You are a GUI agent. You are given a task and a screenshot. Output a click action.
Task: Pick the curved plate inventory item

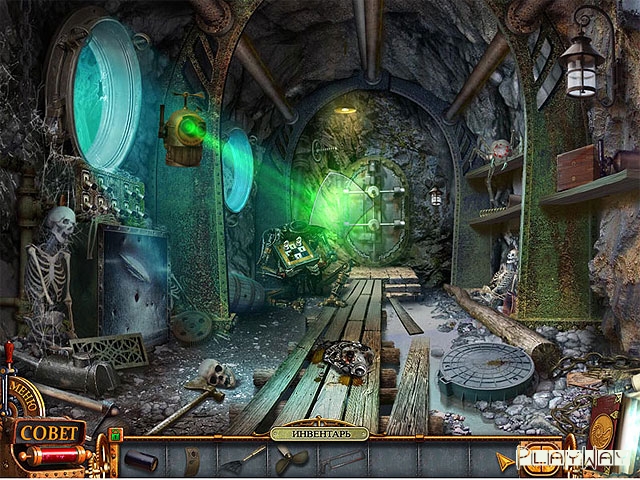tap(193, 460)
